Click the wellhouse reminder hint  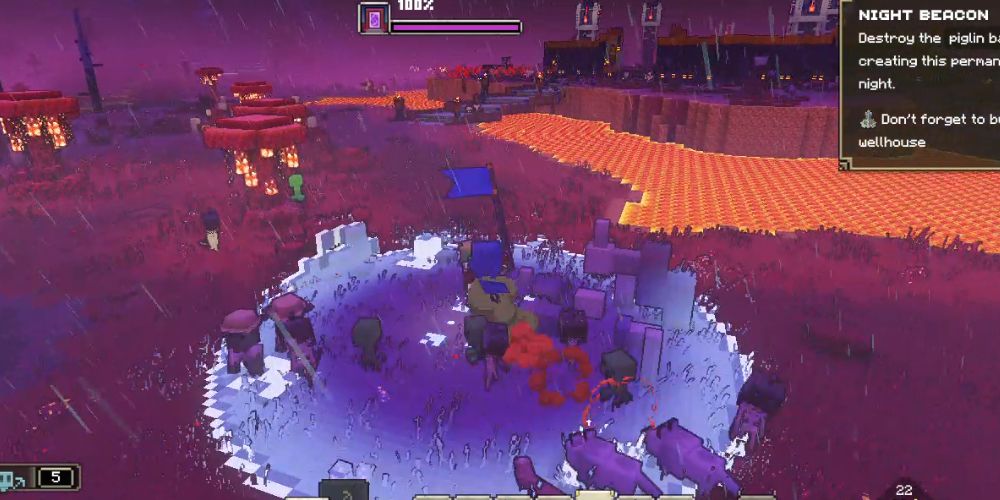click(925, 130)
